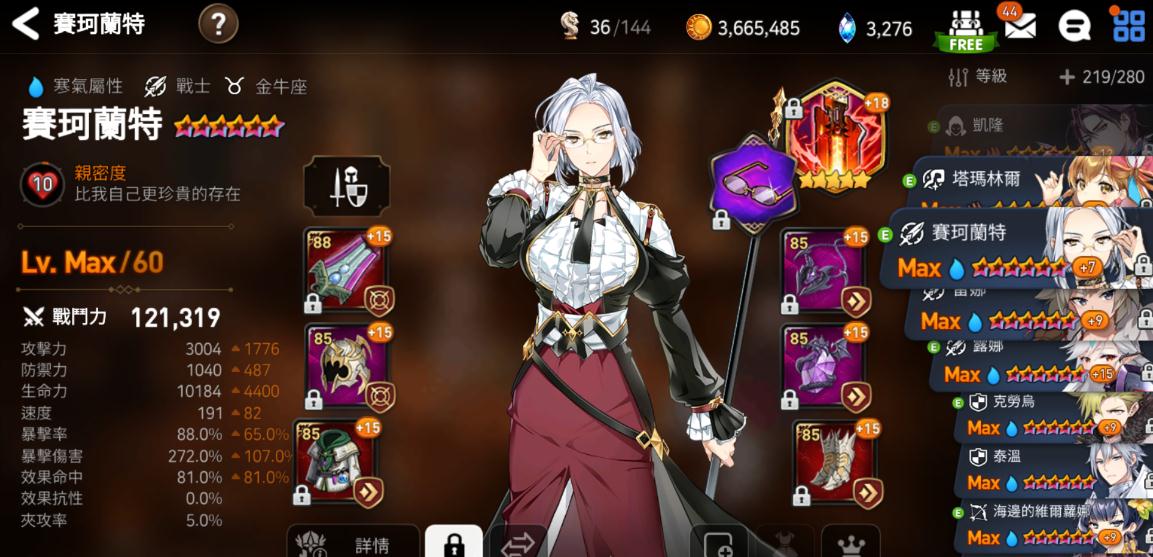The image size is (1153, 557).
Task: Claim the FREE gift pack
Action: pos(966,28)
